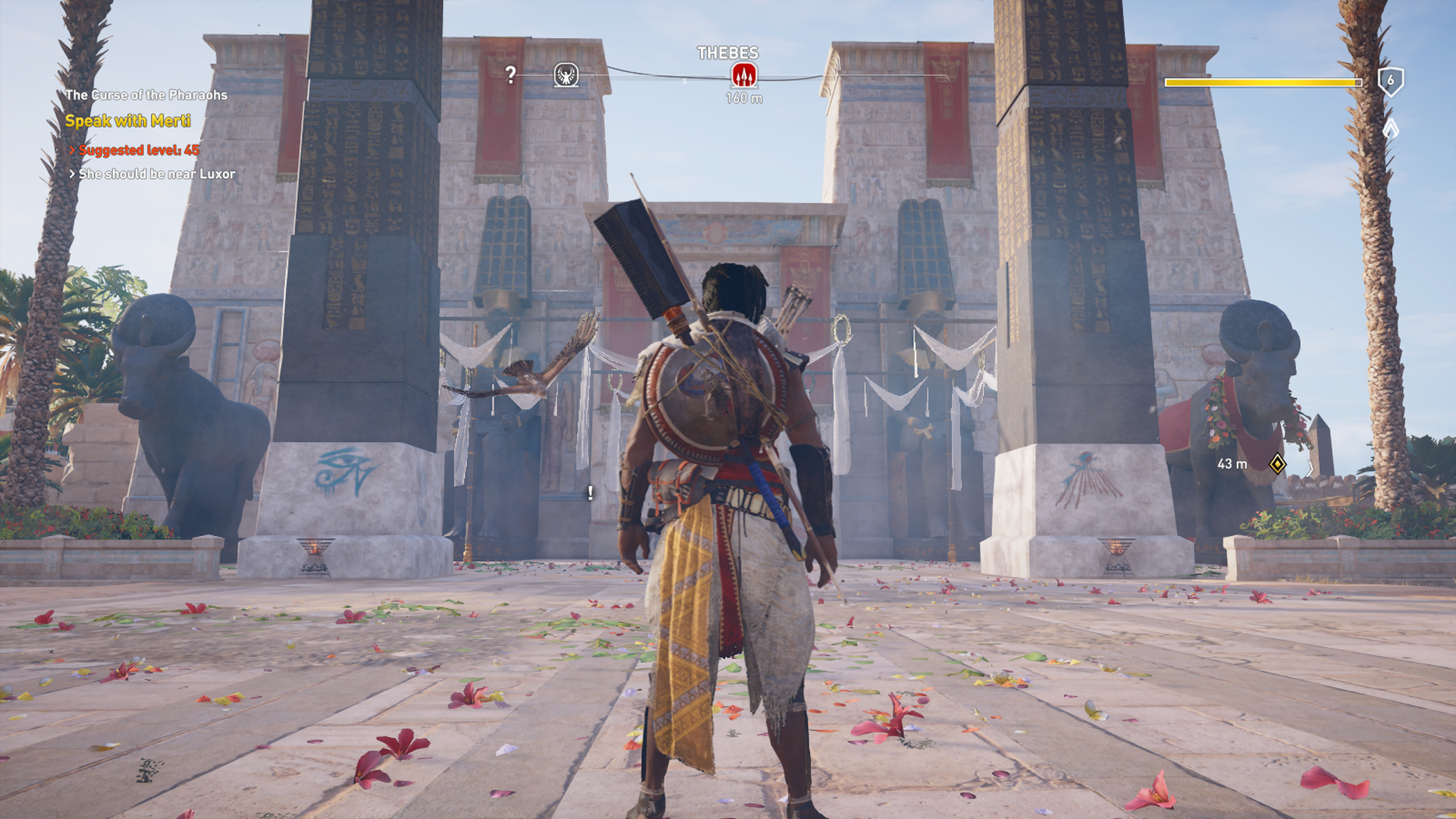Click the flame ability point icon

1390,127
